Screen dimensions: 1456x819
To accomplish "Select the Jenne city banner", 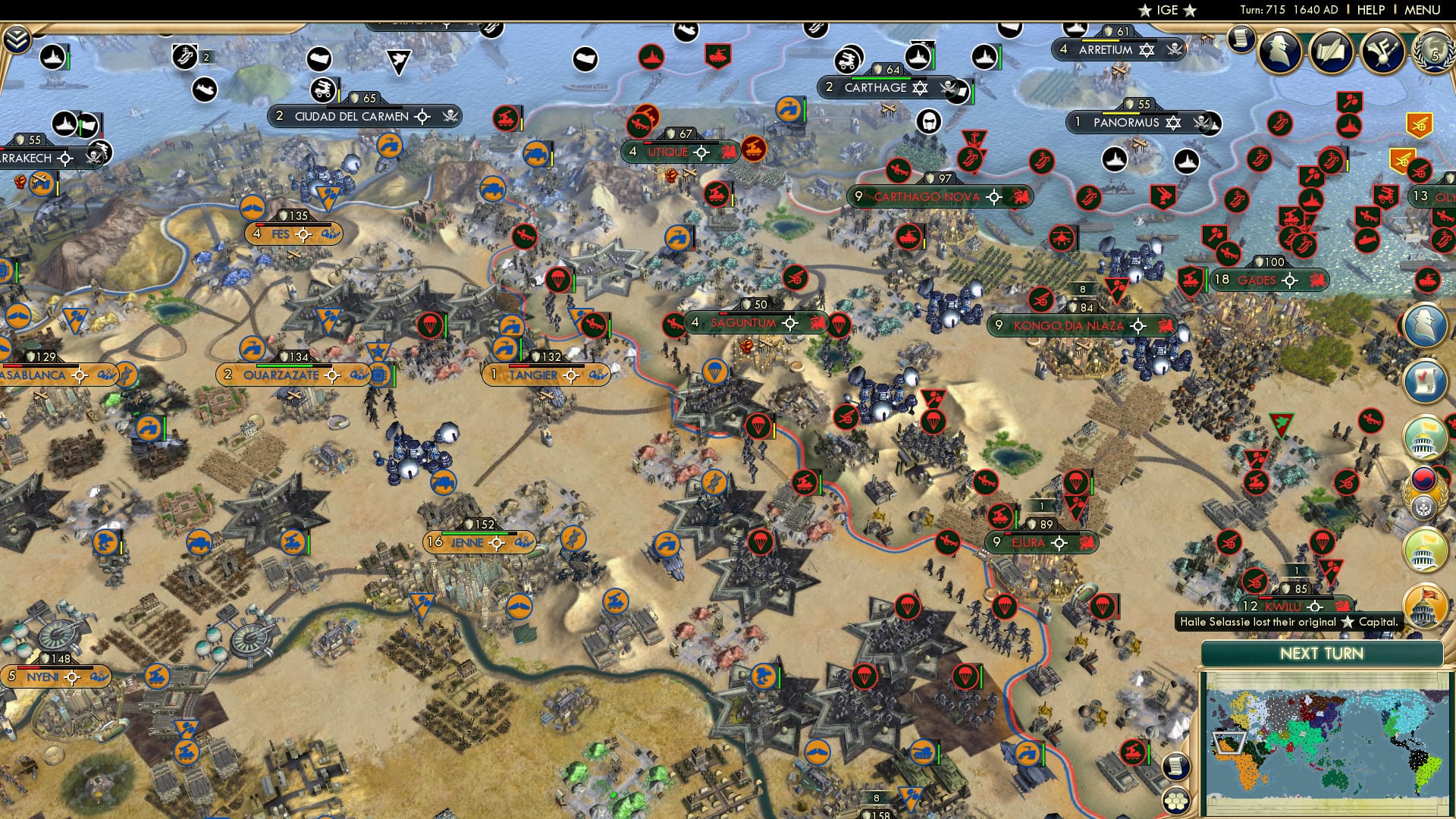I will click(469, 542).
